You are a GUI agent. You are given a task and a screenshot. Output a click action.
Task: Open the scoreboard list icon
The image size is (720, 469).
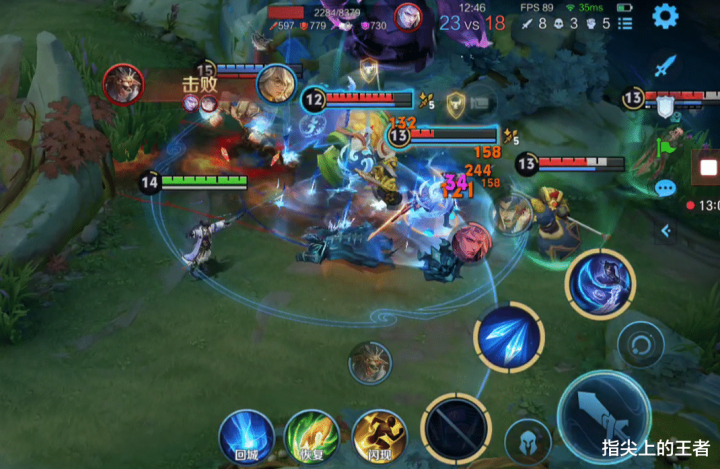(625, 22)
